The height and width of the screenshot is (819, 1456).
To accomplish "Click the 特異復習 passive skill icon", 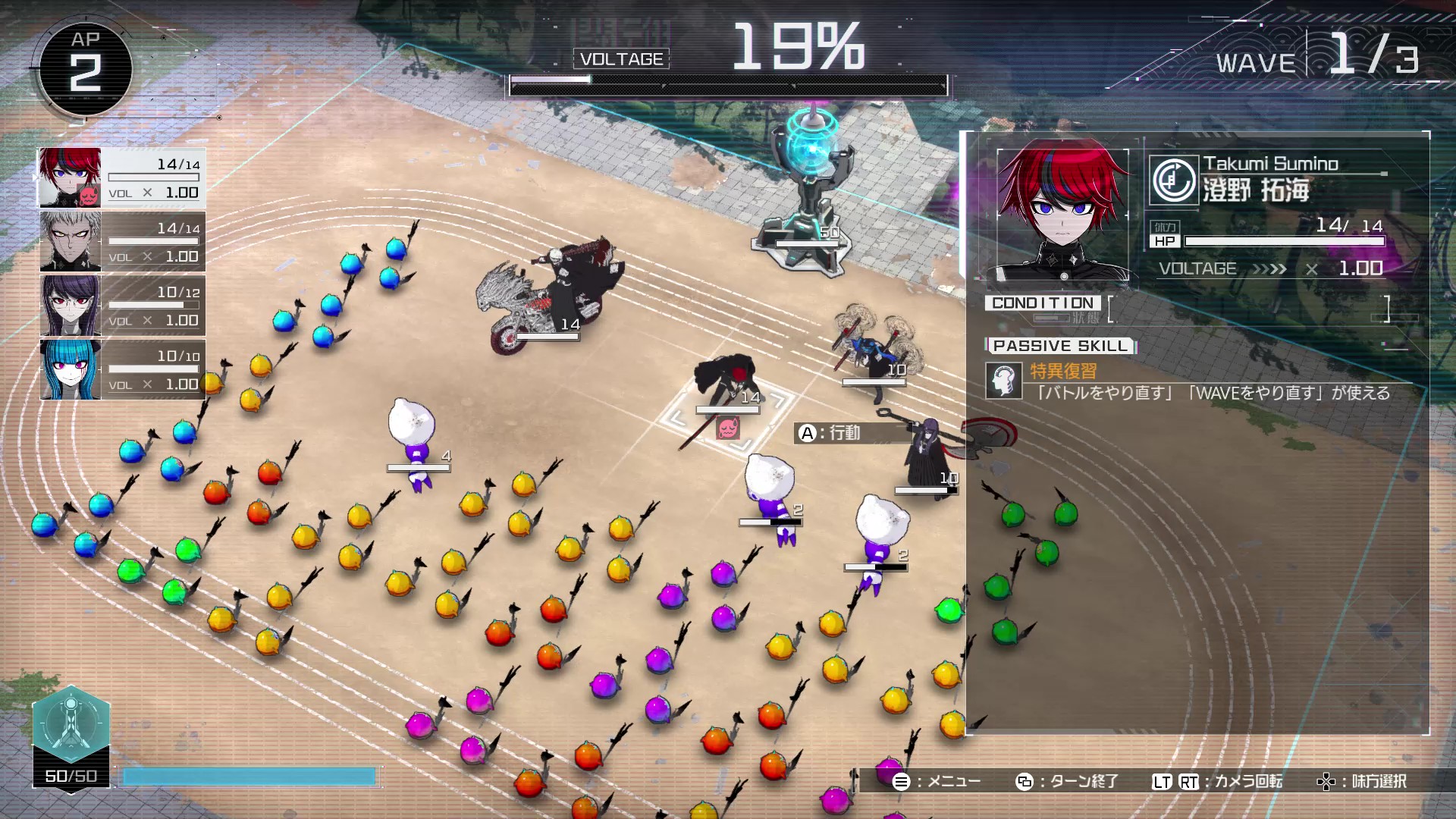I will tap(1003, 380).
